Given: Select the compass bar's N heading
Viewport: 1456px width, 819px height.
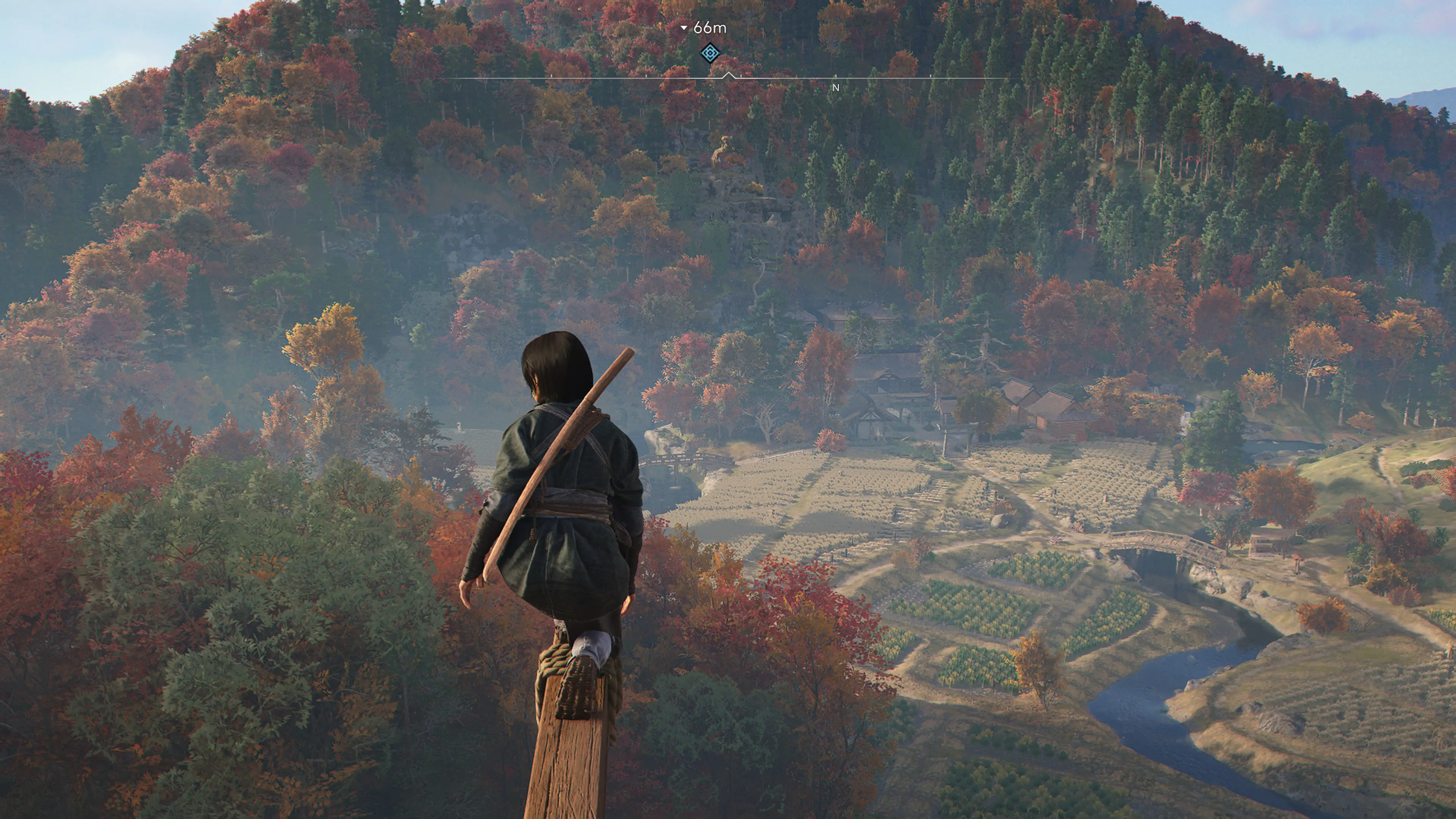Looking at the screenshot, I should (835, 88).
